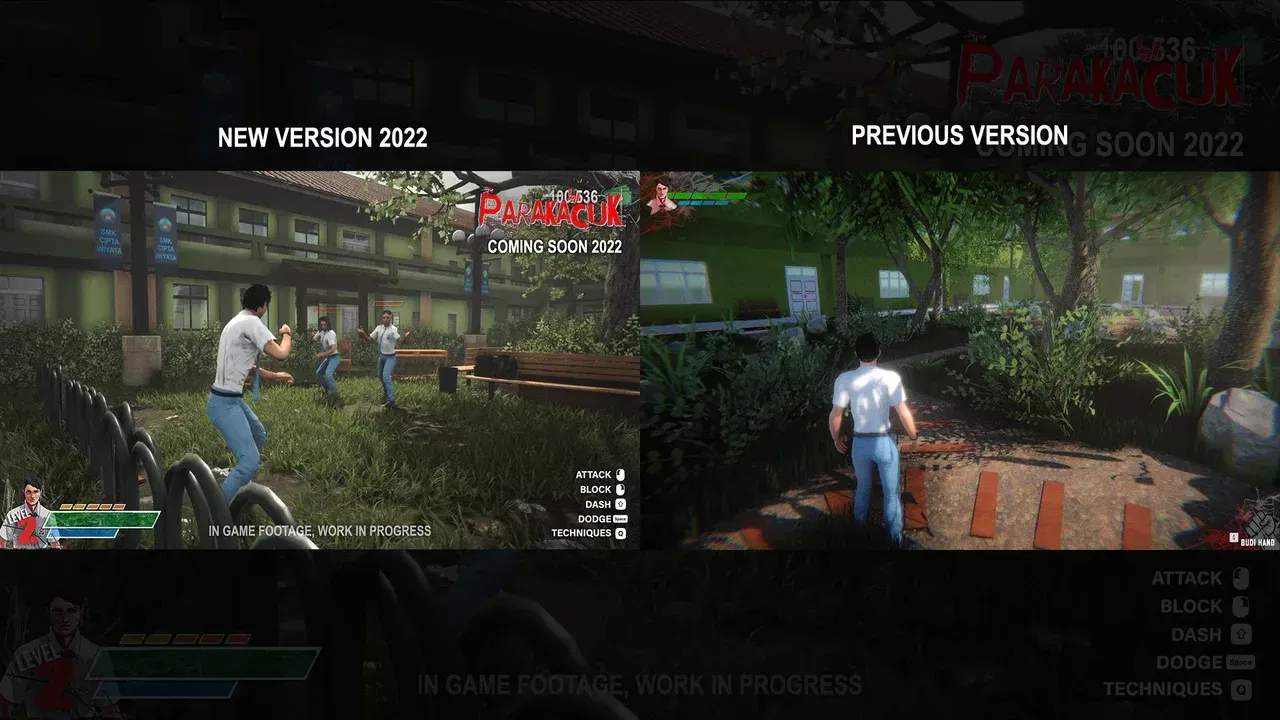
Task: Switch to the NEW VERSION 2022 panel
Action: (323, 138)
